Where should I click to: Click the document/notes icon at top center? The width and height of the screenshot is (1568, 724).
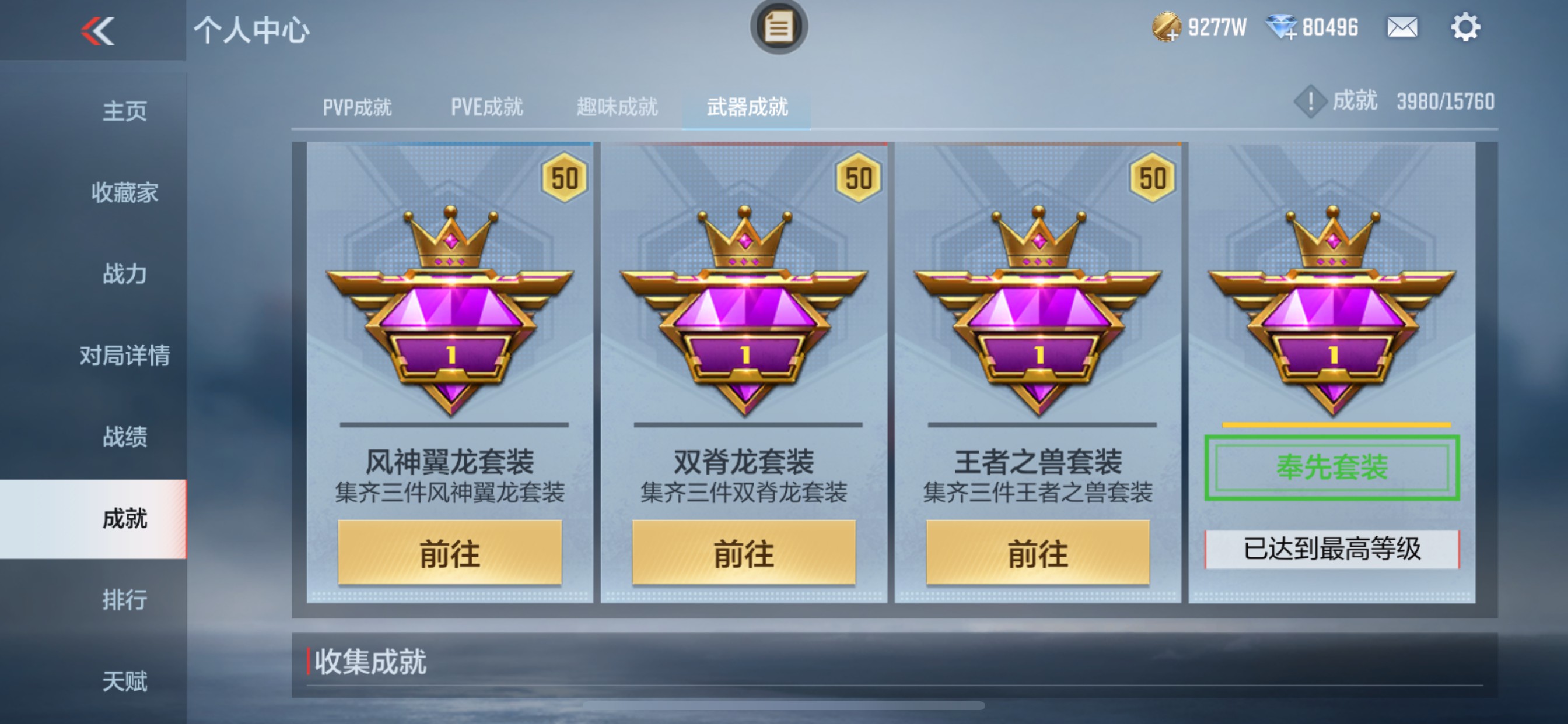[x=778, y=26]
